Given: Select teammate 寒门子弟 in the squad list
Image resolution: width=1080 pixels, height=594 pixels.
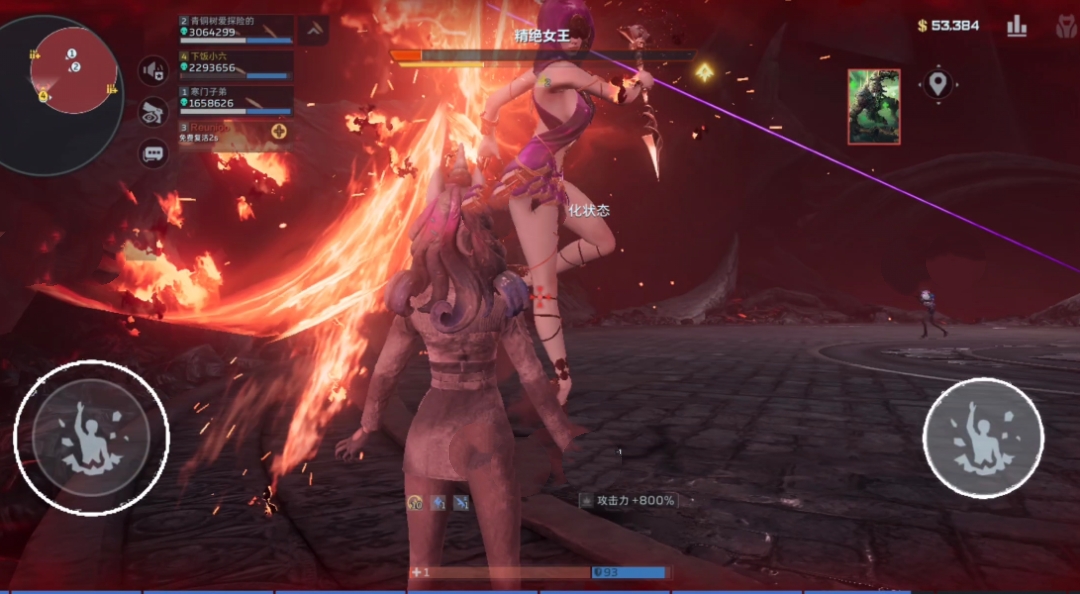Looking at the screenshot, I should point(236,99).
